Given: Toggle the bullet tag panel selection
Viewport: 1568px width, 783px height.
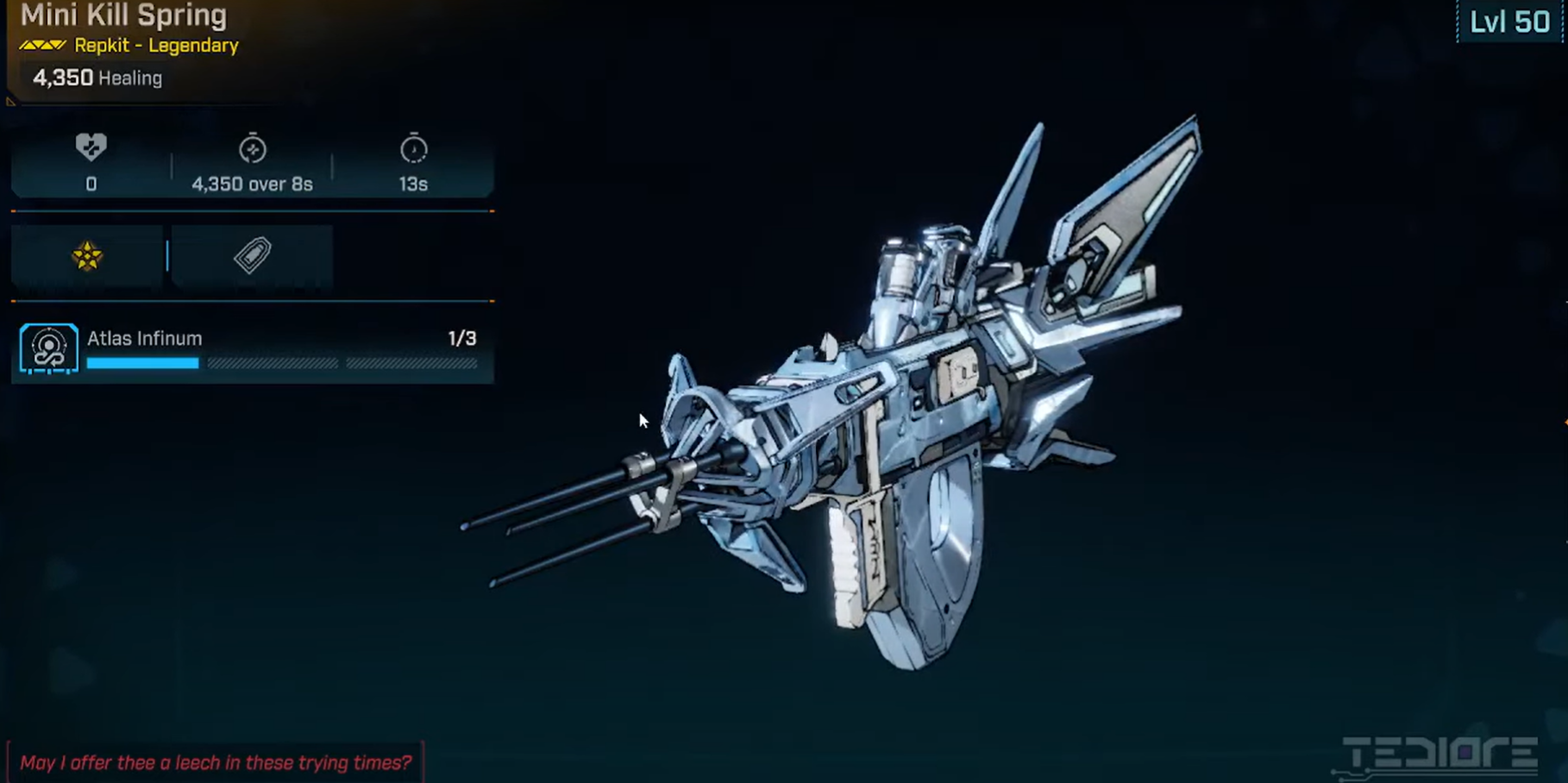Looking at the screenshot, I should (251, 255).
